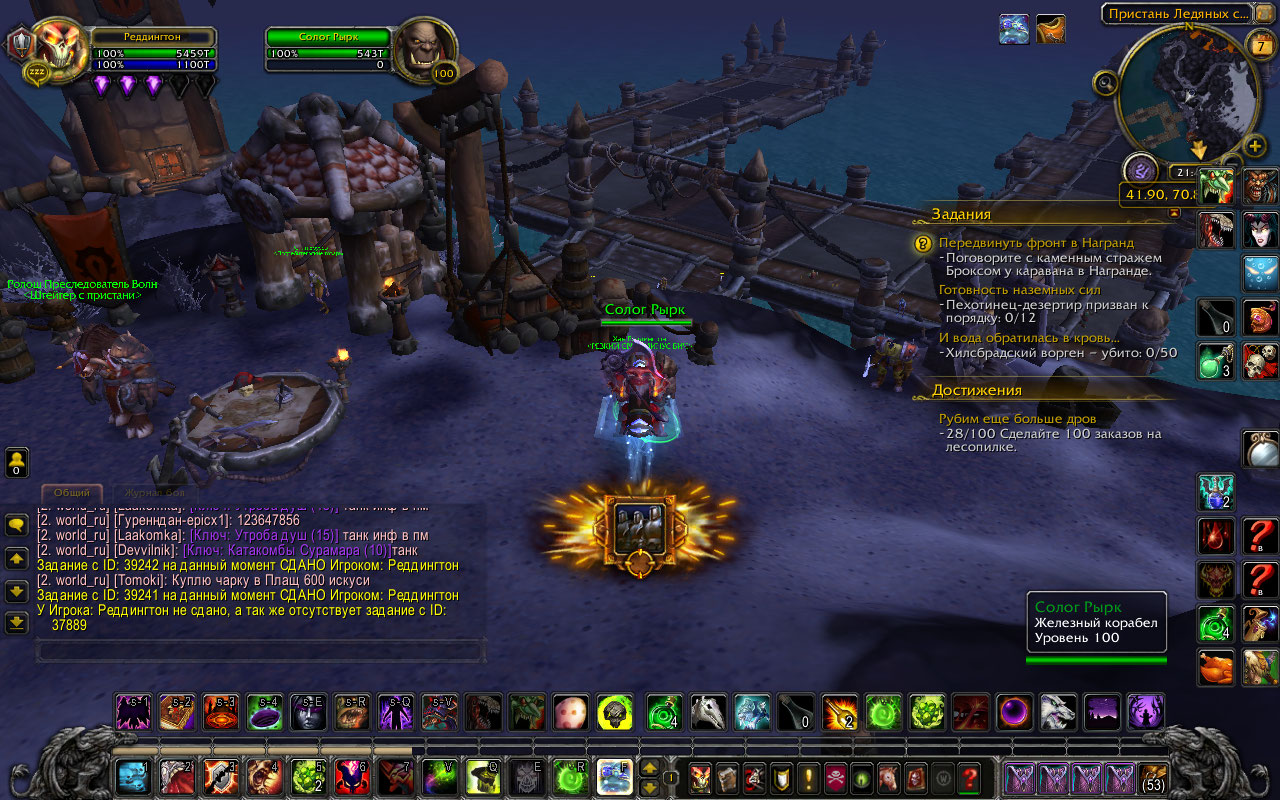Open the minimap tracking magnifier button
This screenshot has height=800, width=1280.
click(x=1106, y=83)
